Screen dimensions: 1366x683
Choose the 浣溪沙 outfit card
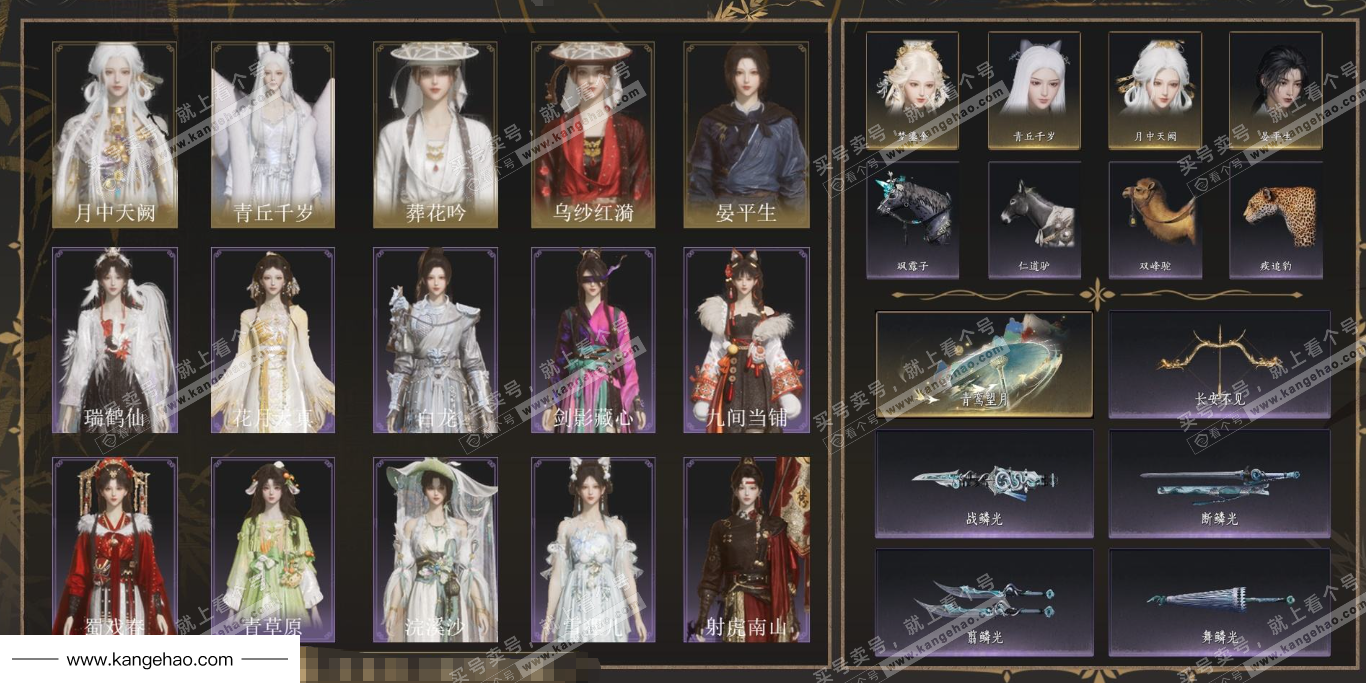tap(435, 549)
